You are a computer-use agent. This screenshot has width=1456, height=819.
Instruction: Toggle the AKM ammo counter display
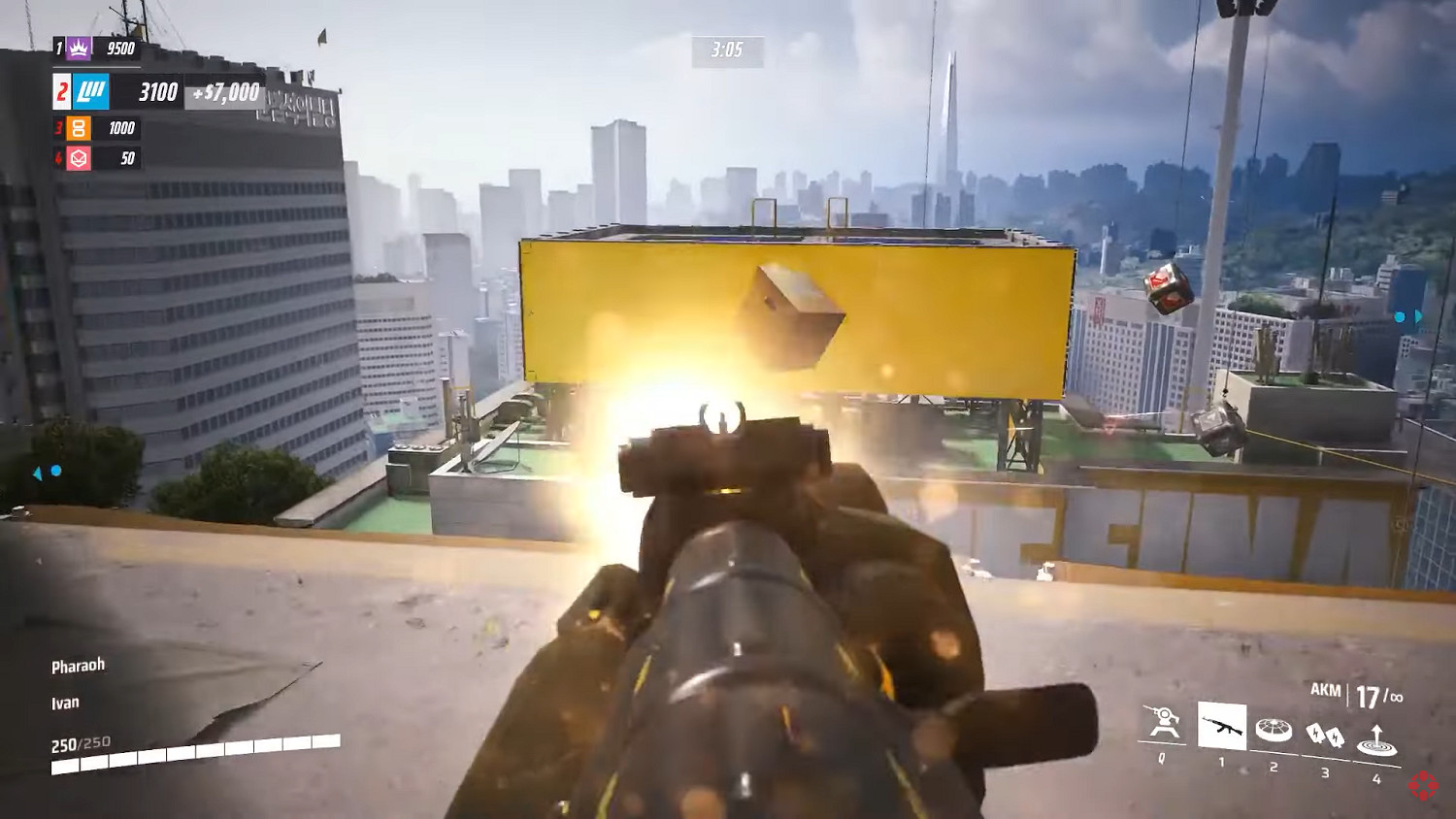tap(1356, 691)
